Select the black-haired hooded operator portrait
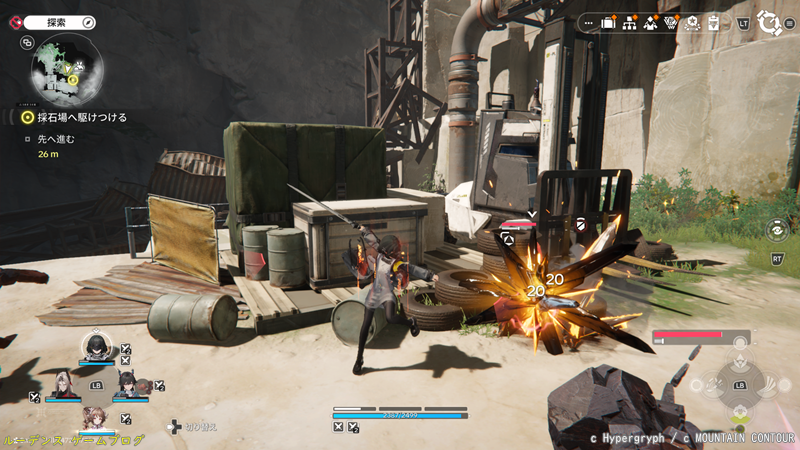The image size is (800, 450). (x=96, y=345)
